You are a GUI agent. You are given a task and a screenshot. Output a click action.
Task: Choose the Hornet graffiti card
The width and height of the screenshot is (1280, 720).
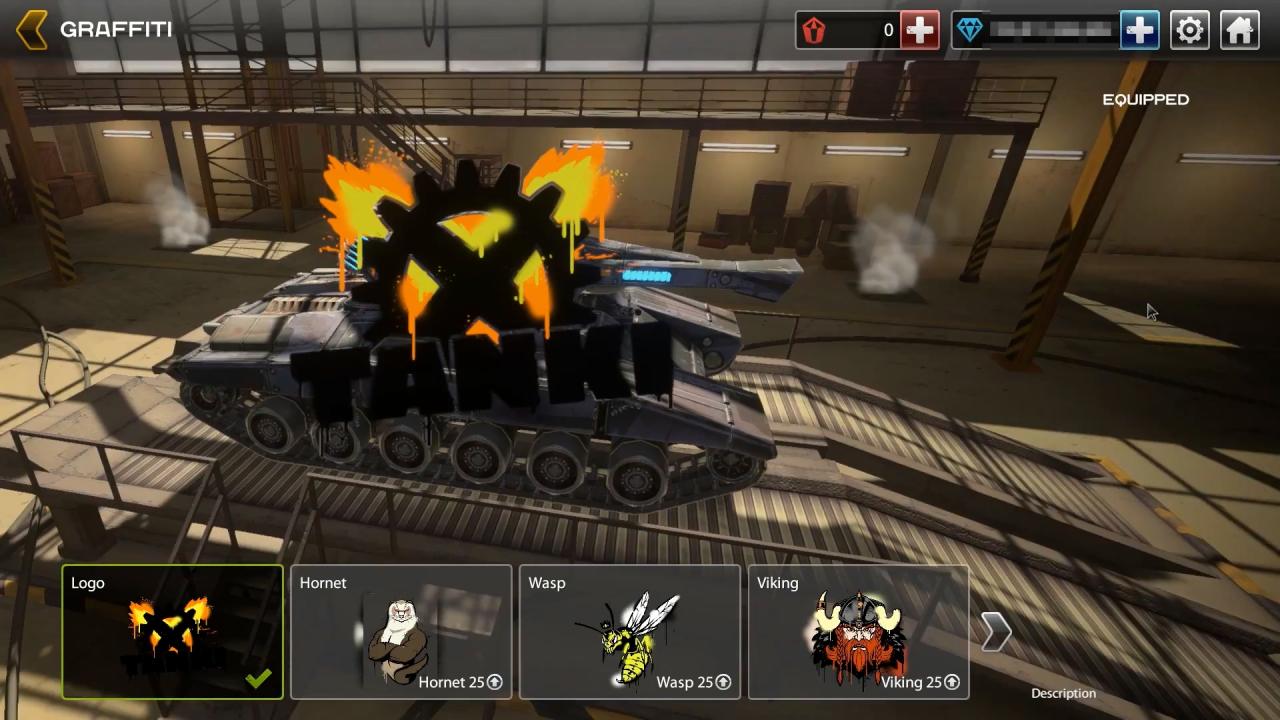click(x=401, y=632)
